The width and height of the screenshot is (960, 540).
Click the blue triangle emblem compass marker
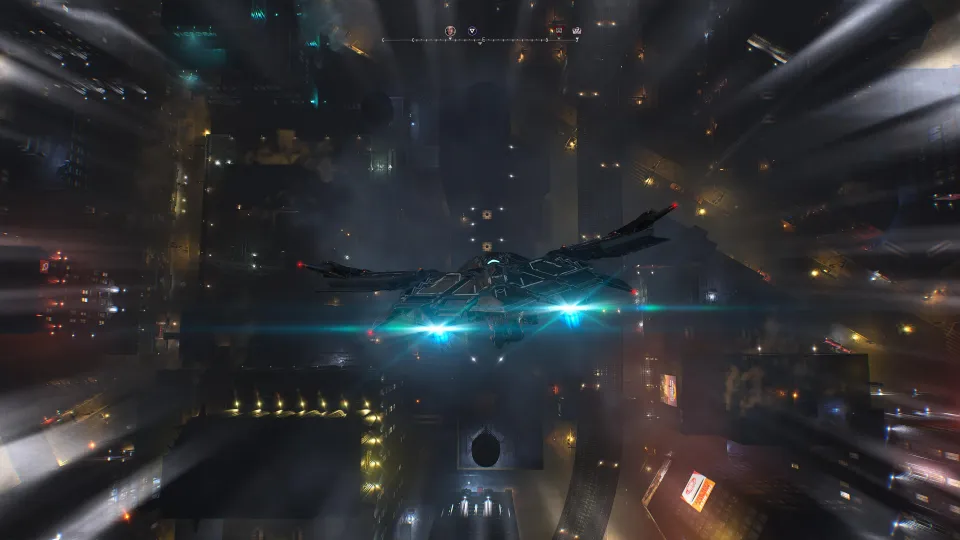point(472,32)
